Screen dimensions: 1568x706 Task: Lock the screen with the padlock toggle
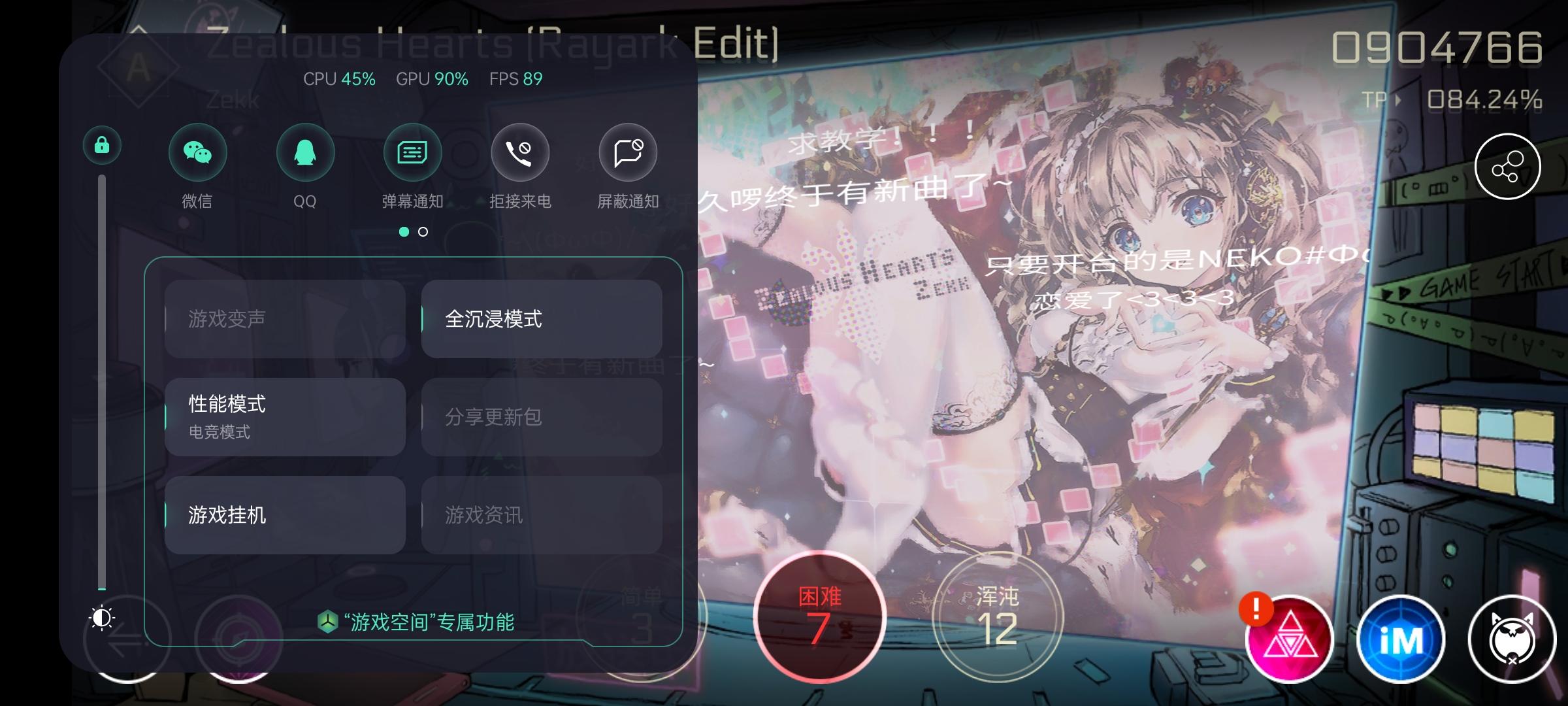pyautogui.click(x=102, y=145)
